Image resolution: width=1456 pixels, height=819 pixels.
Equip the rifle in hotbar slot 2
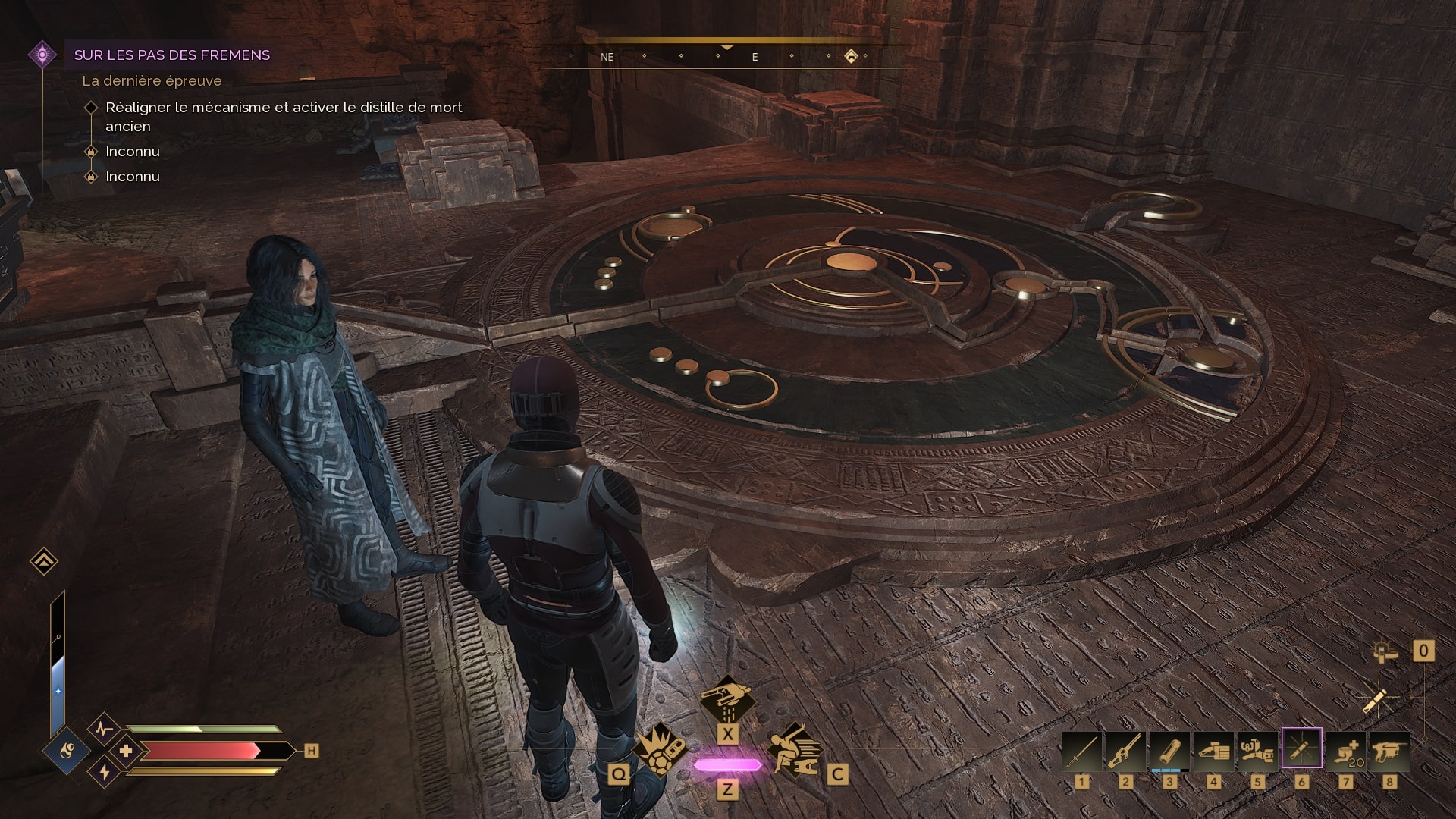point(1125,752)
